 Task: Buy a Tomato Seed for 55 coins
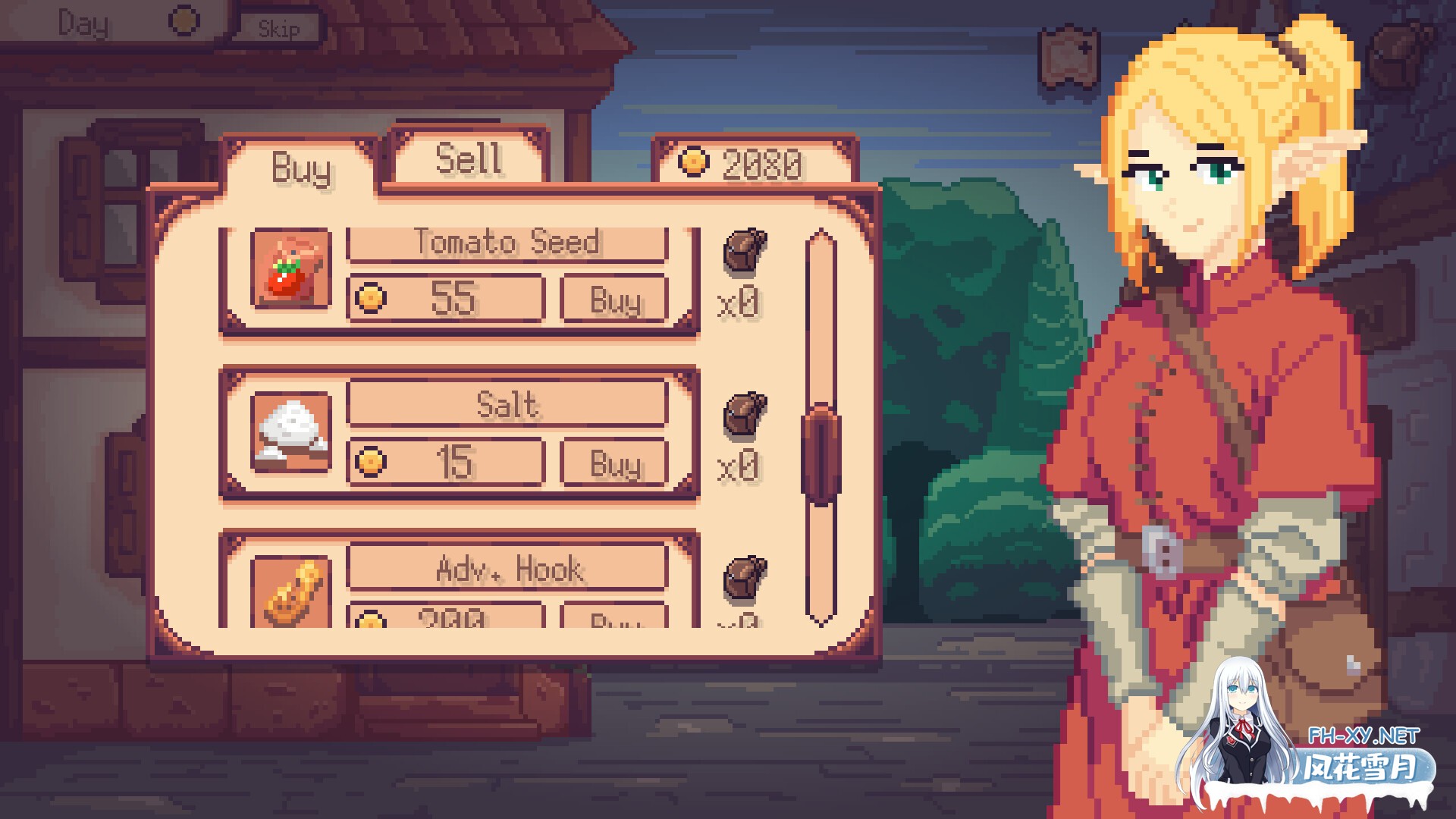tap(614, 300)
